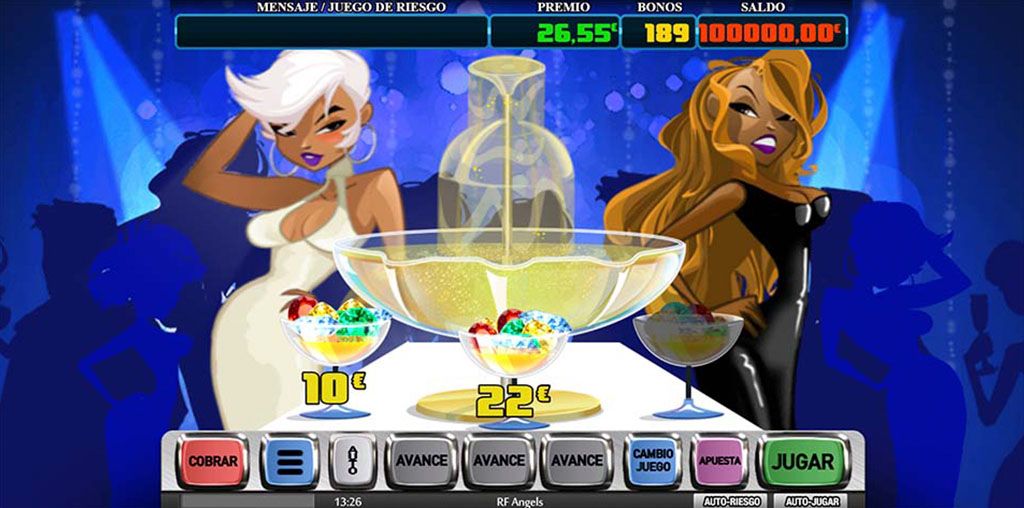Screen dimensions: 1024x508
Task: Change the bet with APUESTA
Action: point(720,461)
